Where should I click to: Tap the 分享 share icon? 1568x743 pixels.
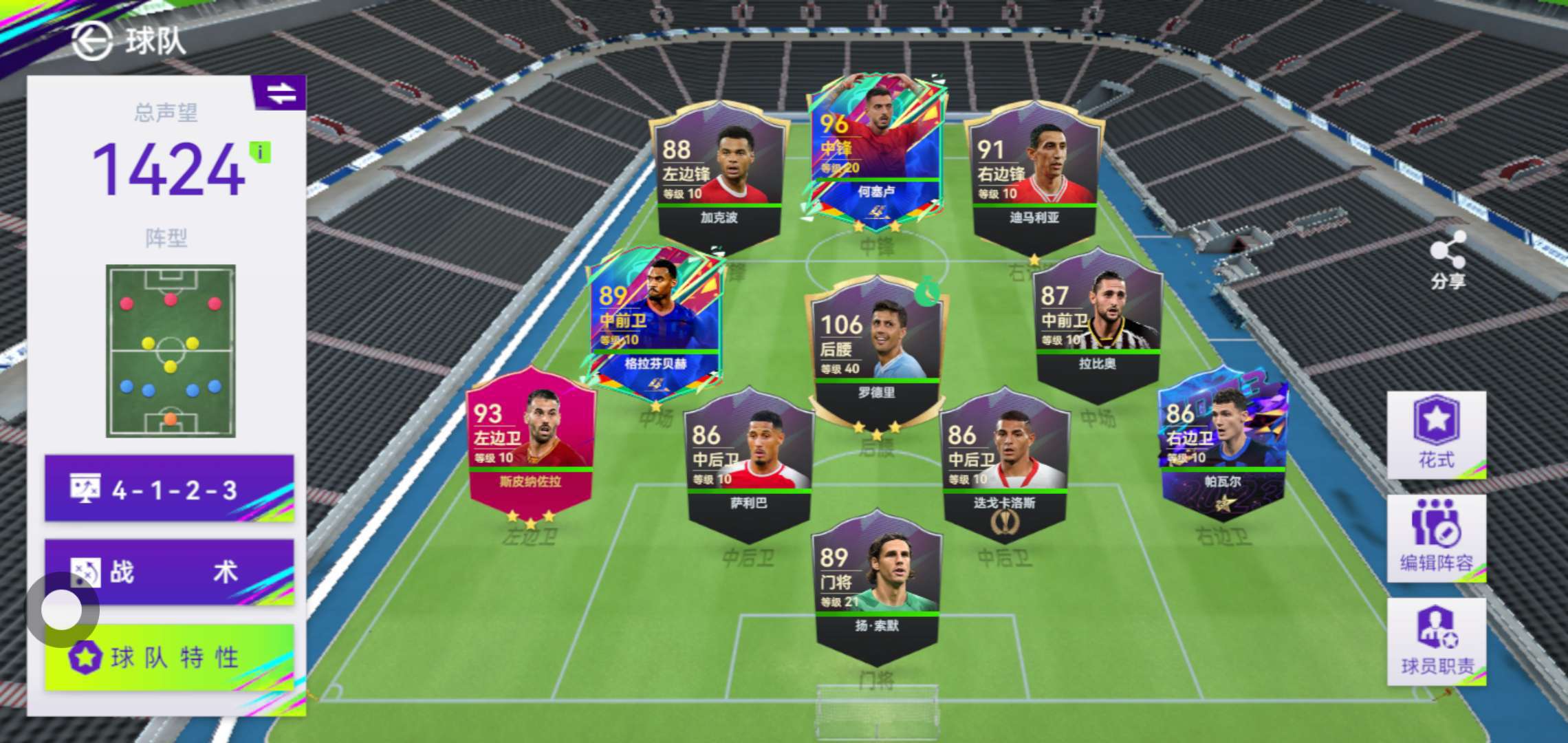[1447, 260]
